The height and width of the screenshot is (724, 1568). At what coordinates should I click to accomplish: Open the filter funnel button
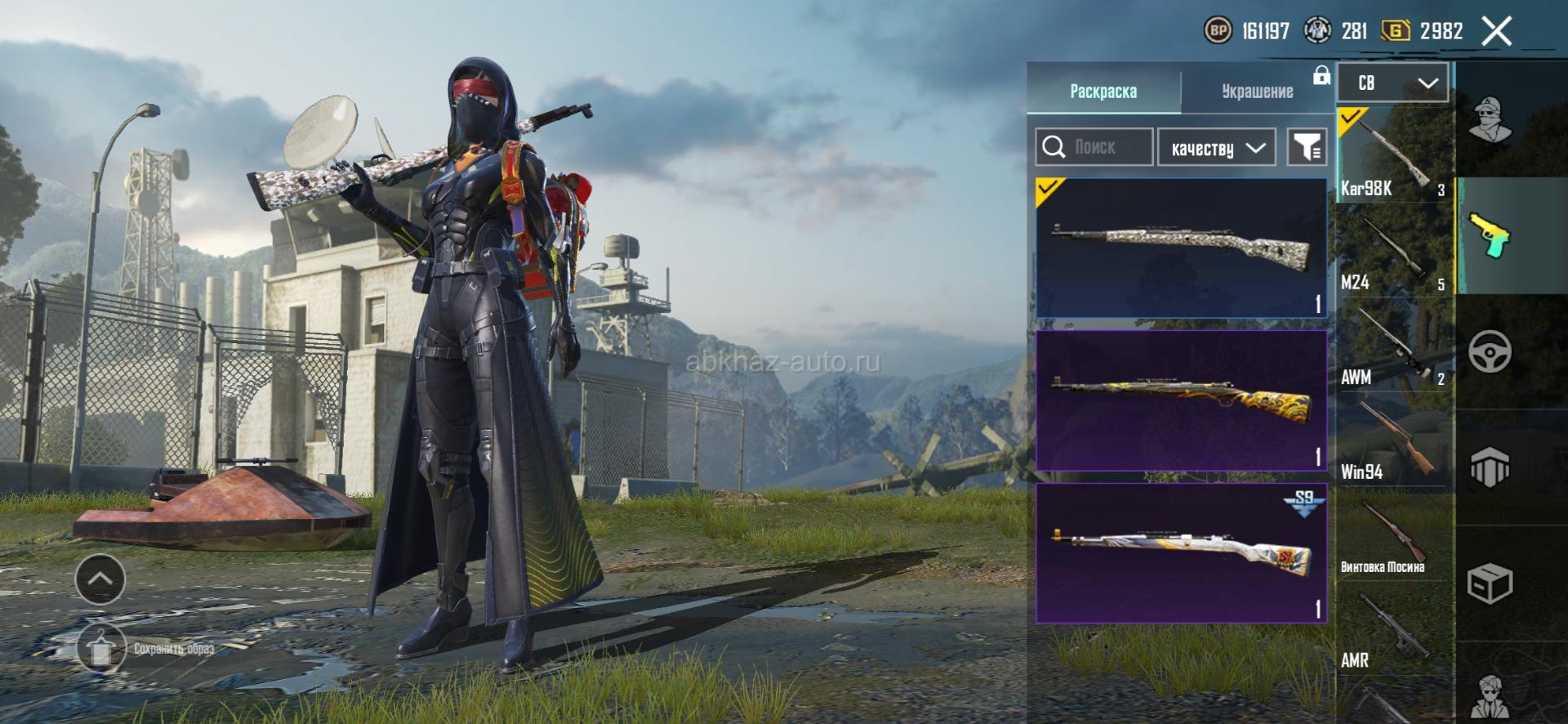point(1306,147)
